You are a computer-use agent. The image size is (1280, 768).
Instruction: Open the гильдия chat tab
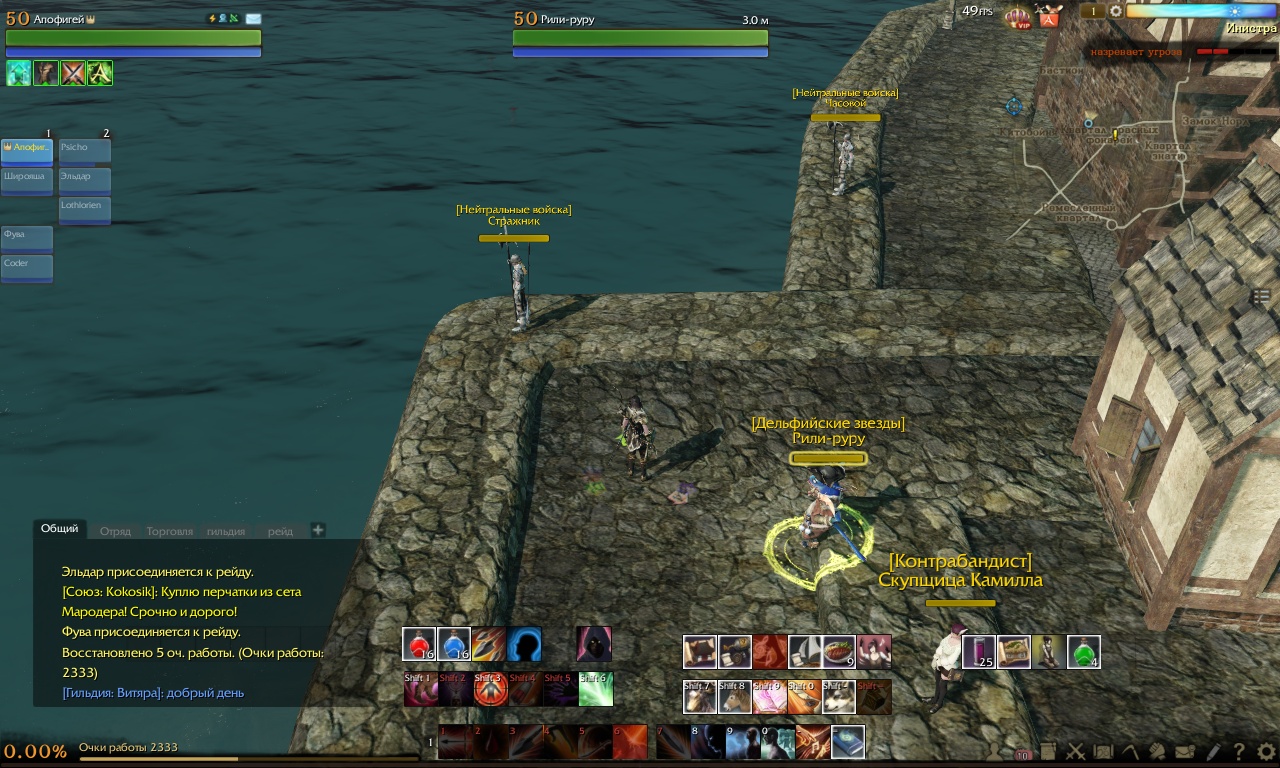[226, 531]
